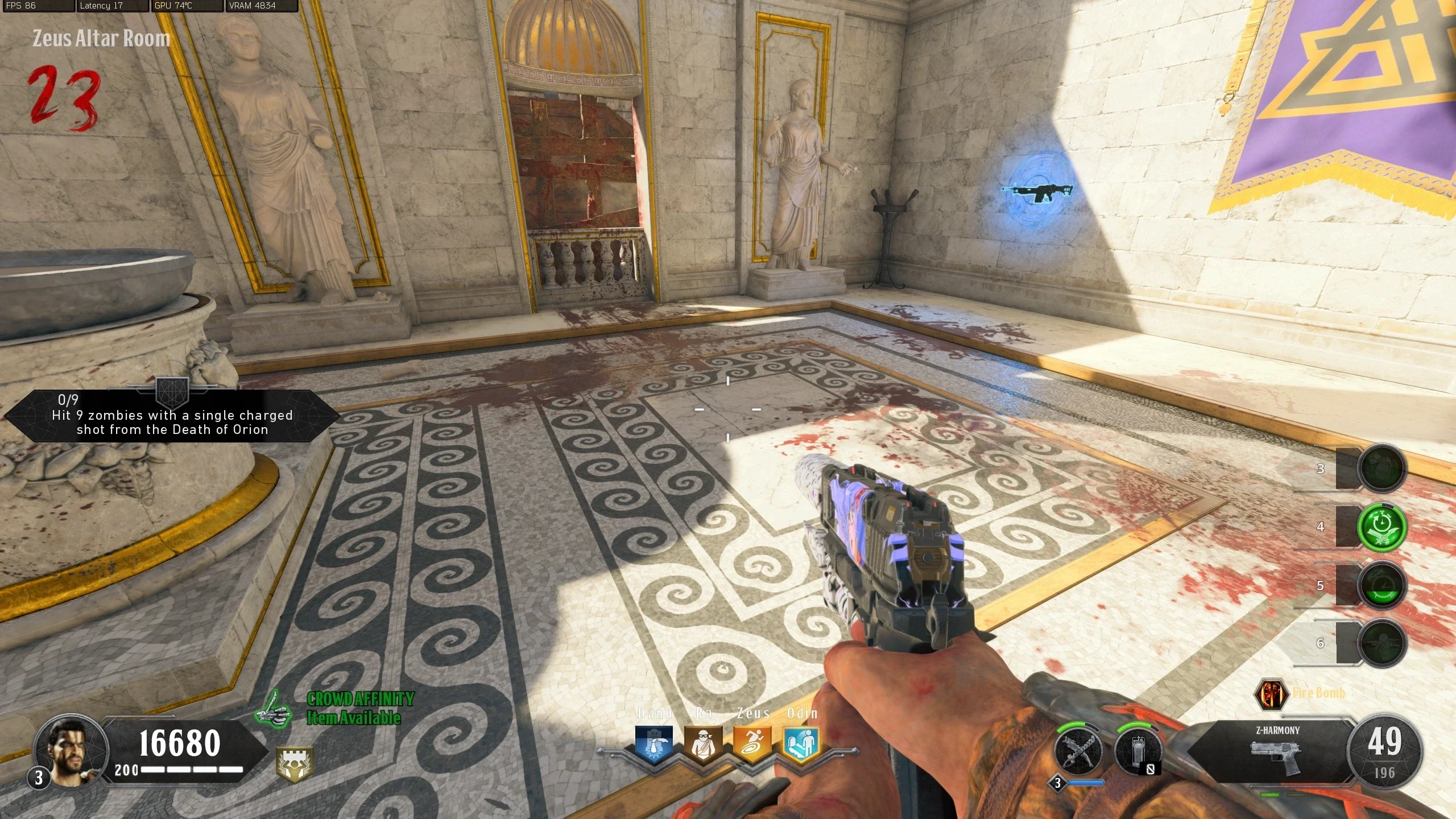Click the GPU temperature overlay readout
1456x819 pixels.
187,6
